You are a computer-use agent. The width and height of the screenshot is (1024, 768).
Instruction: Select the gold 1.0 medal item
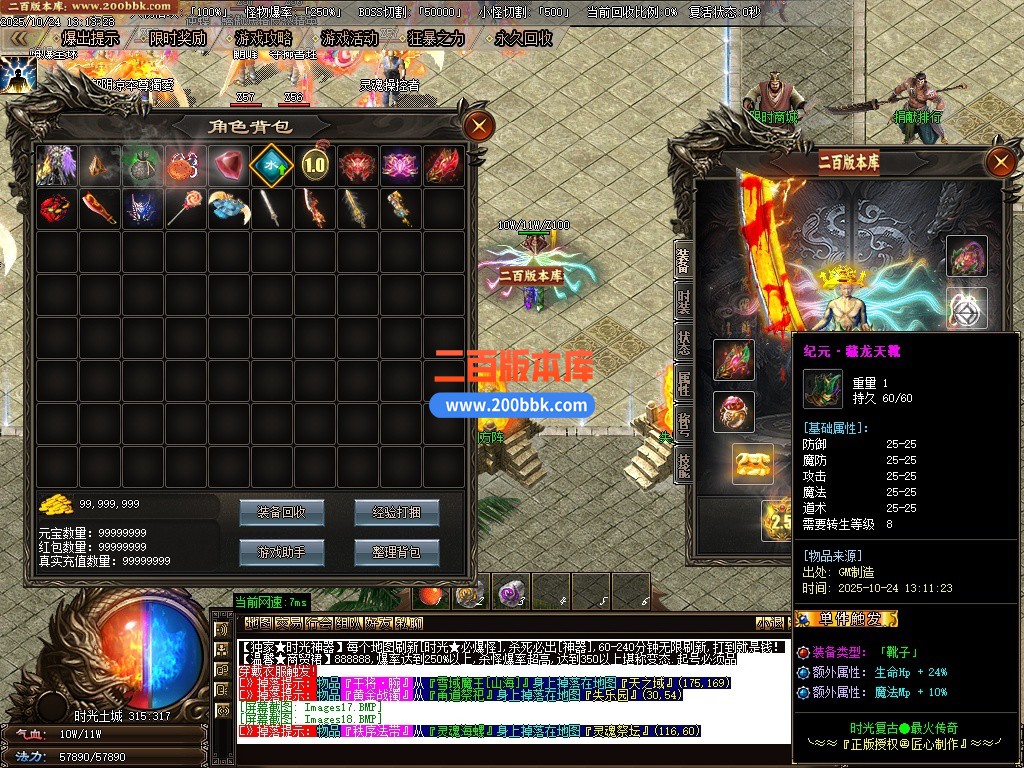click(x=315, y=165)
